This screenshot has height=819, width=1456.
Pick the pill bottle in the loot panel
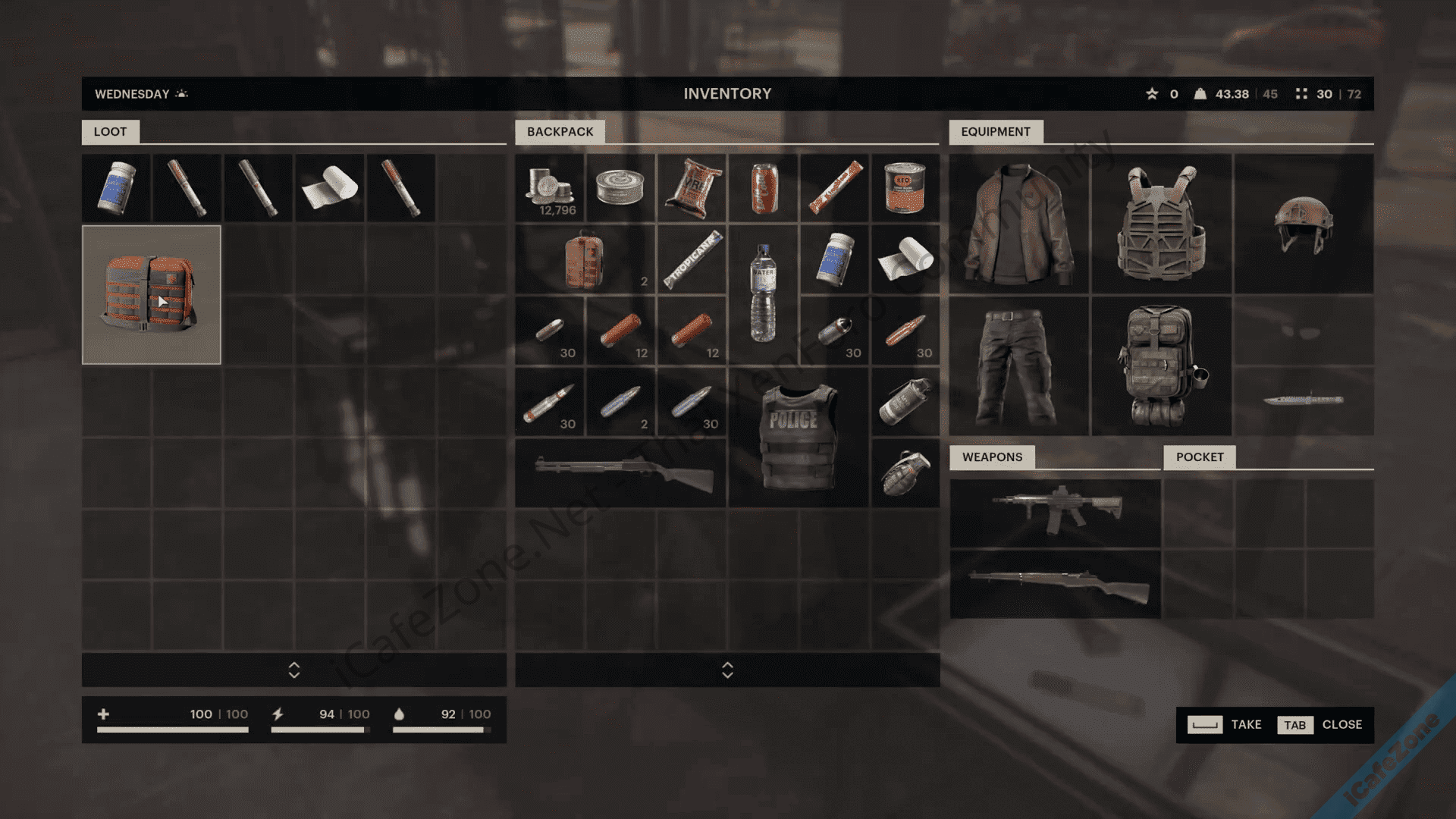click(116, 187)
